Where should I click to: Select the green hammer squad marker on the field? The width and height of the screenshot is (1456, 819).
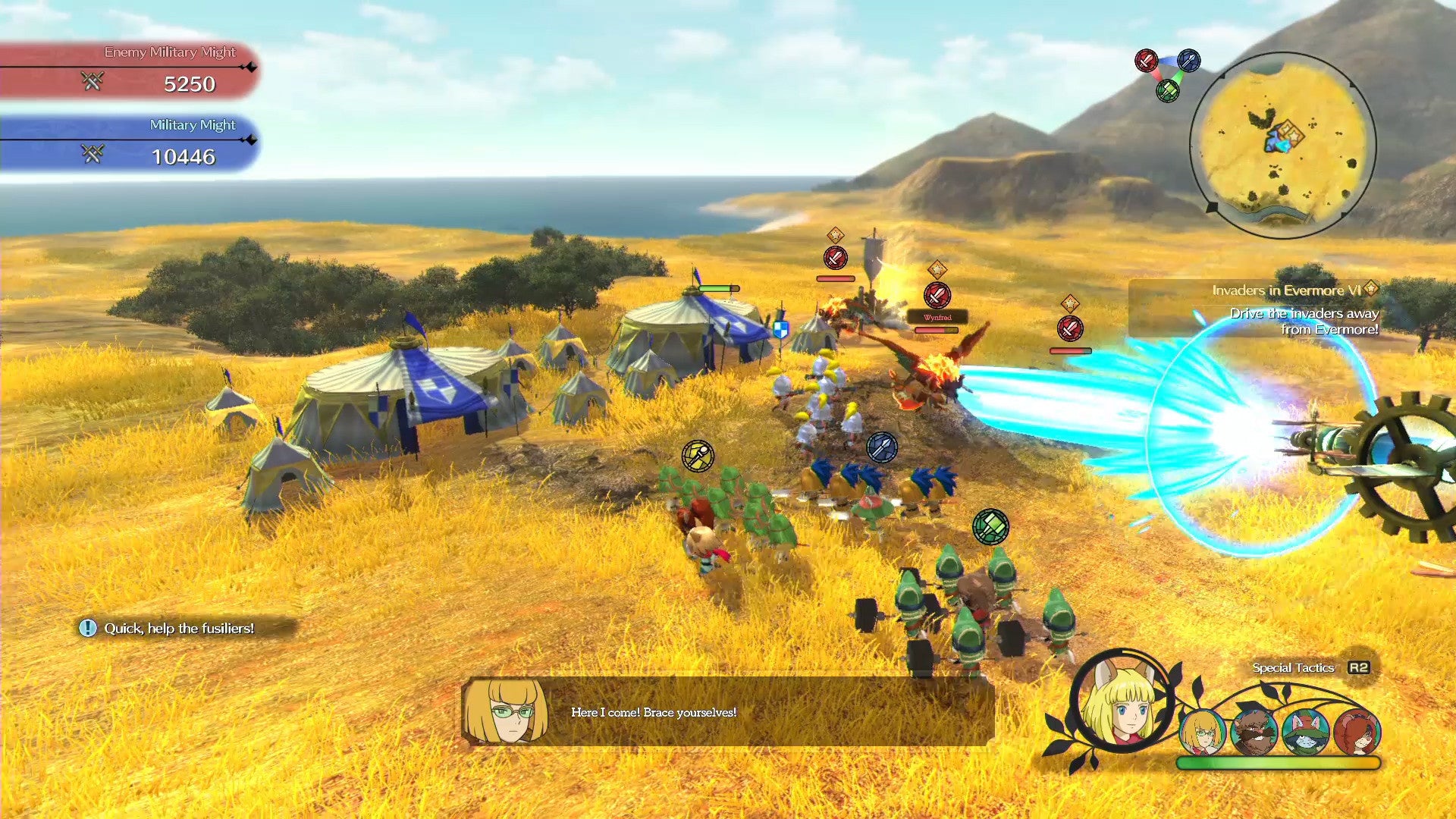(990, 526)
